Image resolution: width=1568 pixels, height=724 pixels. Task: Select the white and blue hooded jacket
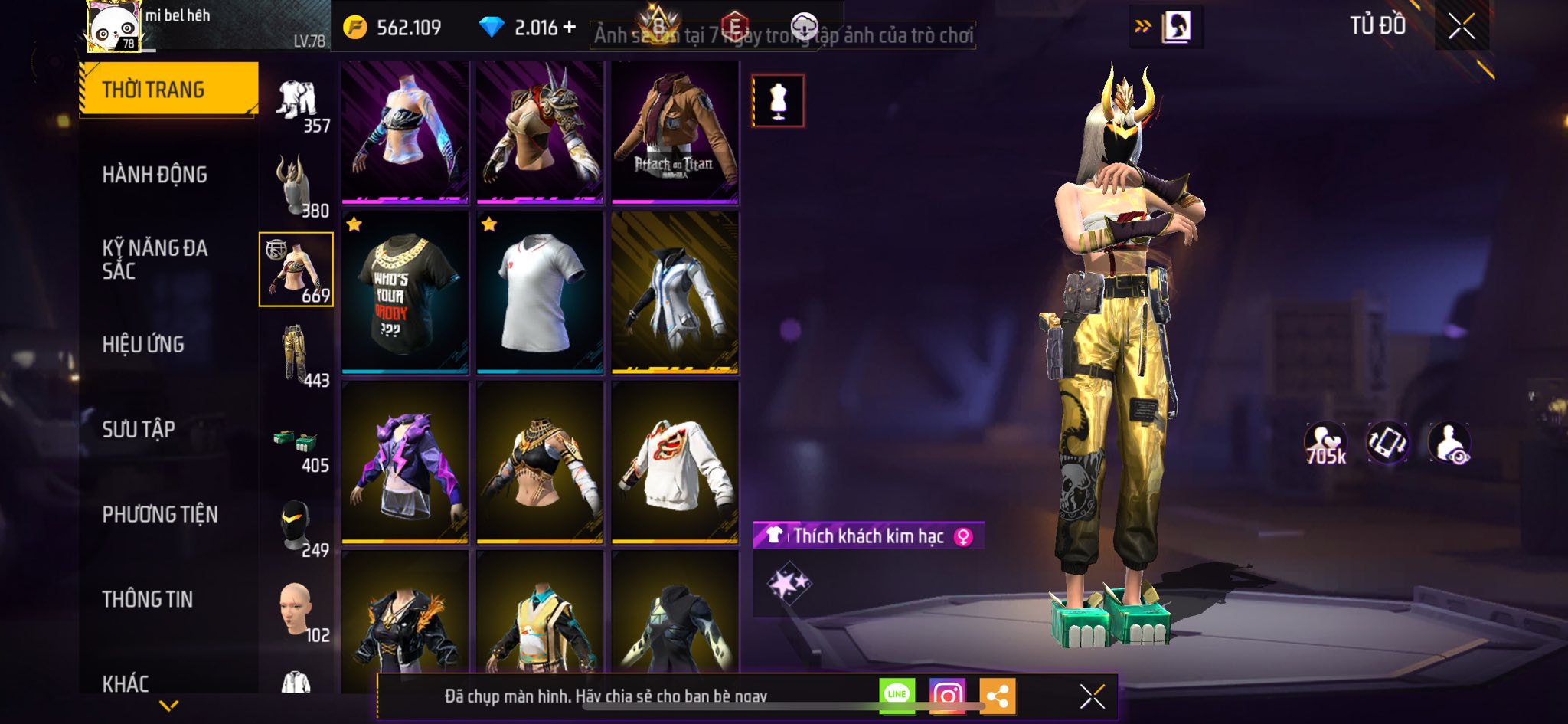[x=675, y=293]
